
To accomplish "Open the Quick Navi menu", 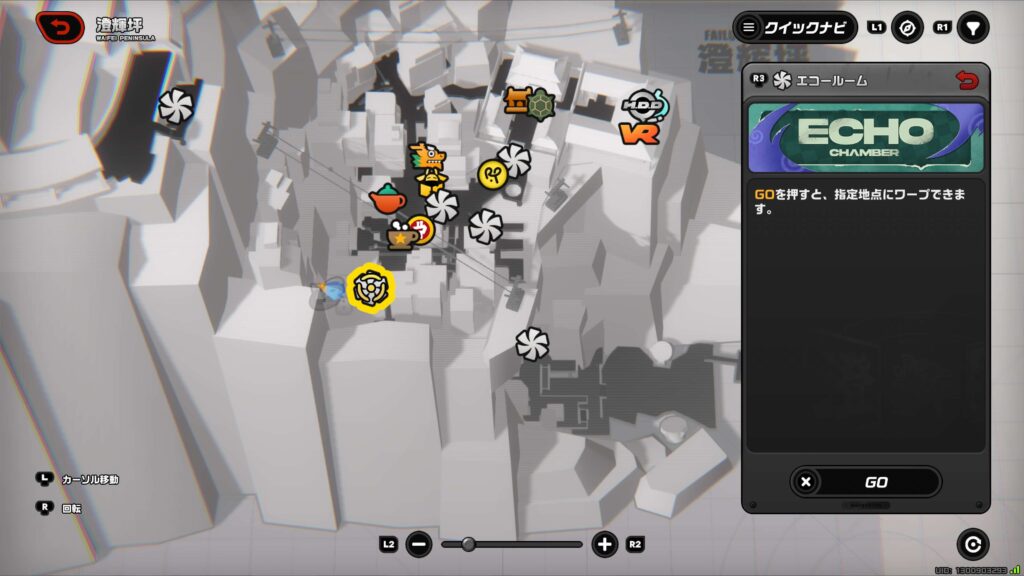I will tap(795, 27).
